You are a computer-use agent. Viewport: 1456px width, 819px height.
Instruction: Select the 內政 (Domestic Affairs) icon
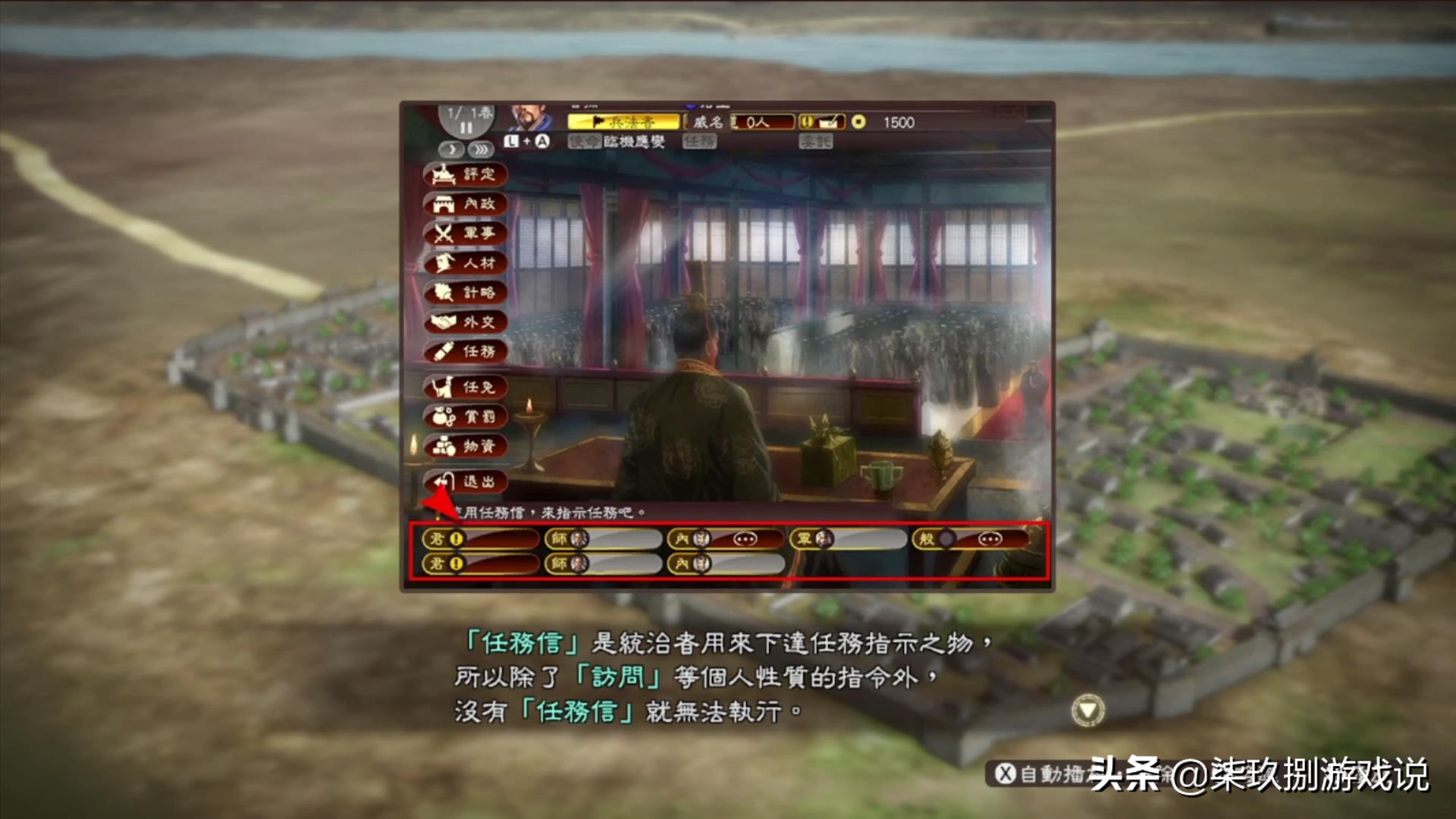click(466, 205)
